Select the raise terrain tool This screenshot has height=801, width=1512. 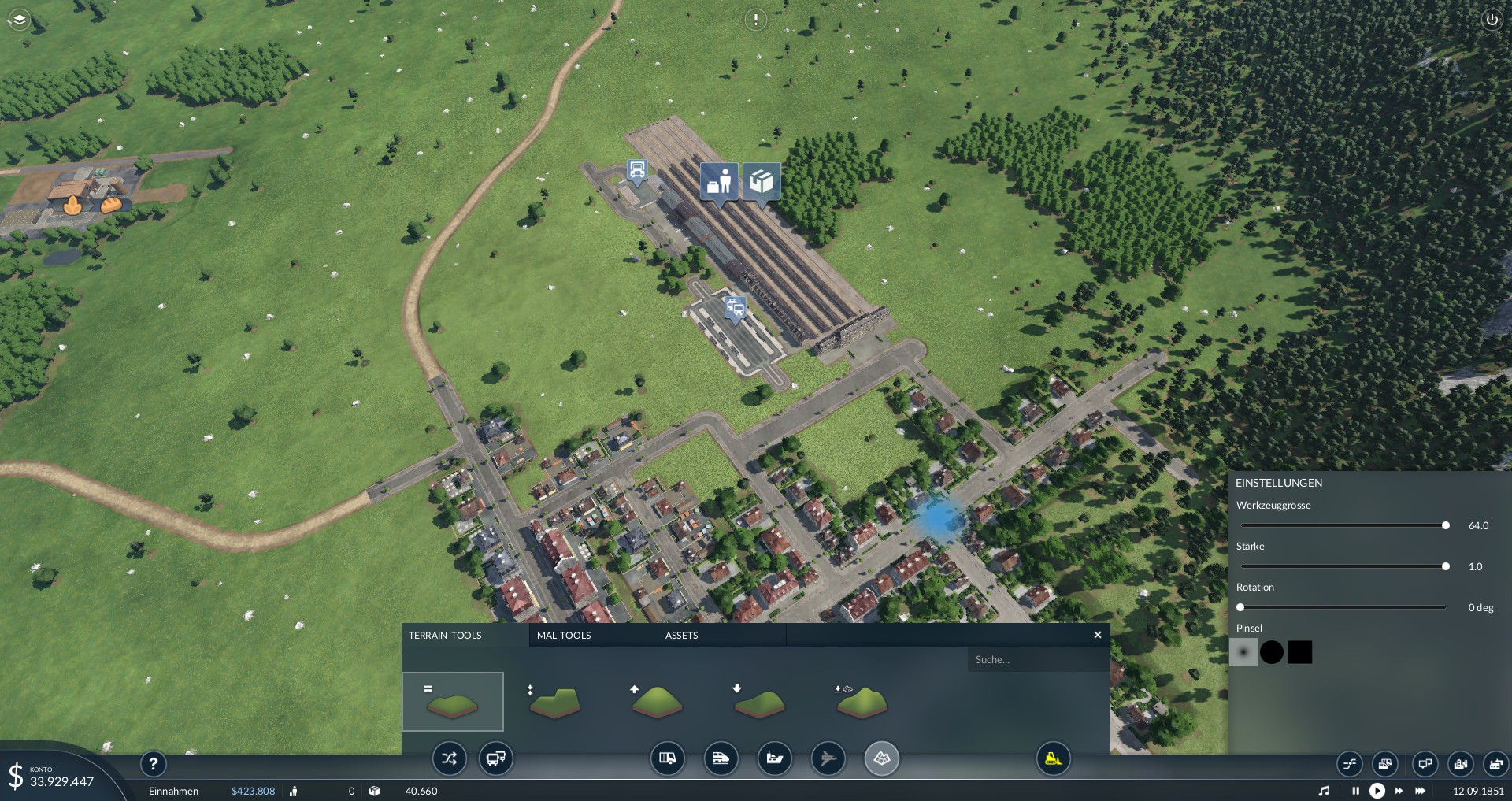(x=657, y=702)
